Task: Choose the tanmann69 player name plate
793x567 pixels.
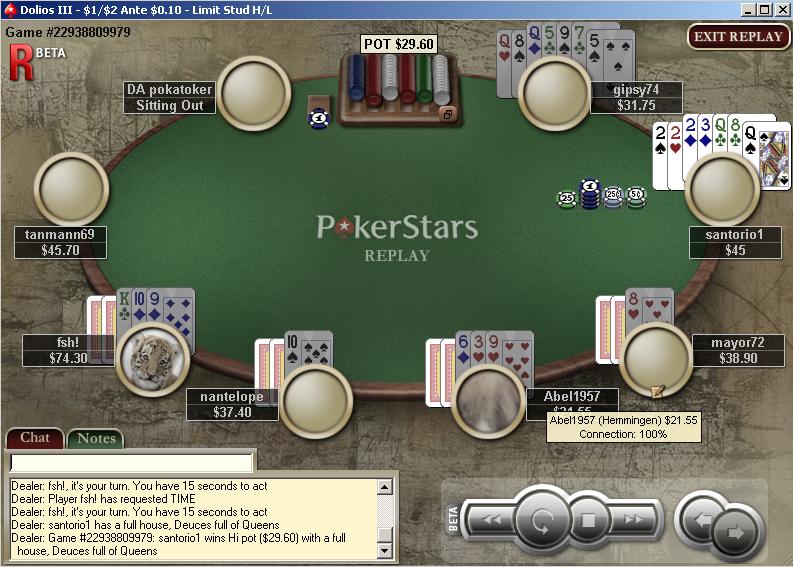Action: pos(60,242)
